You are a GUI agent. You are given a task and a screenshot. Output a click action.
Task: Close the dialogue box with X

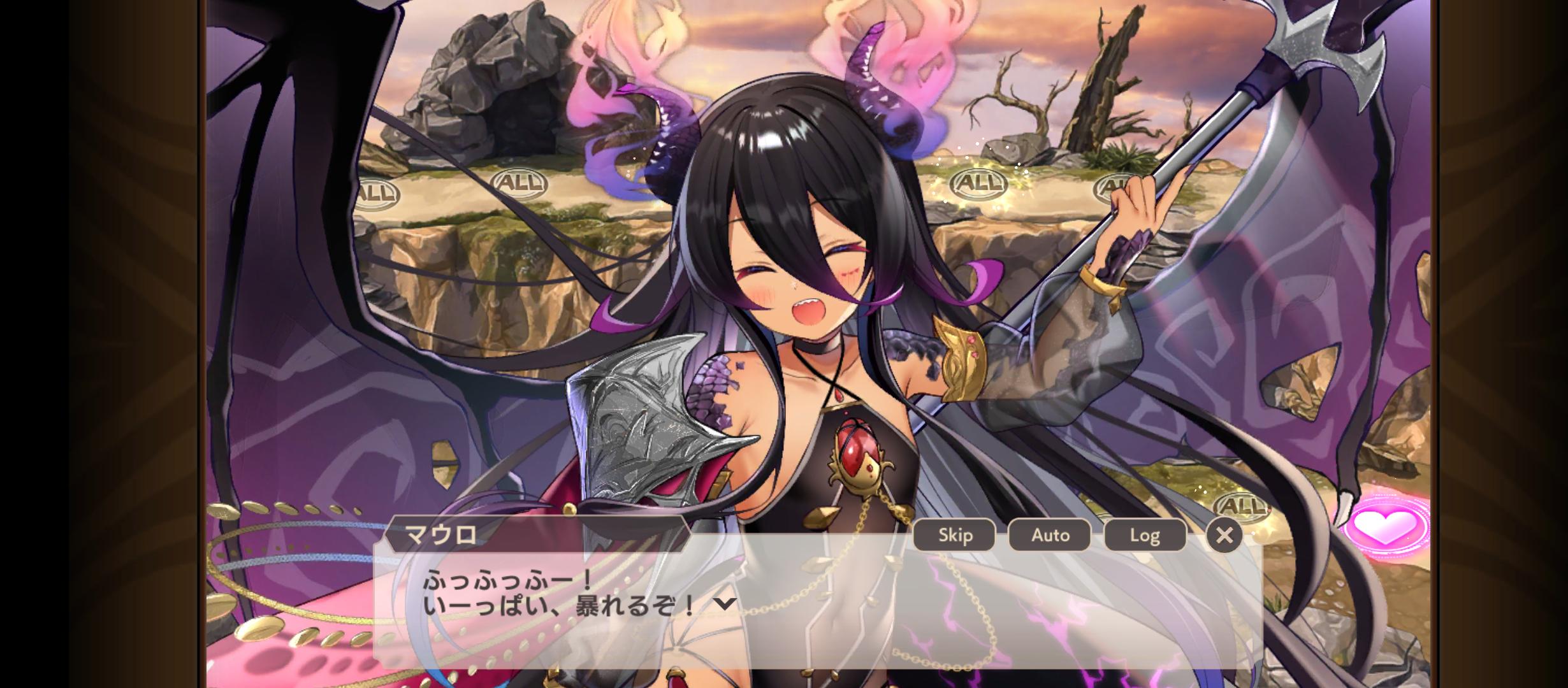[x=1224, y=535]
